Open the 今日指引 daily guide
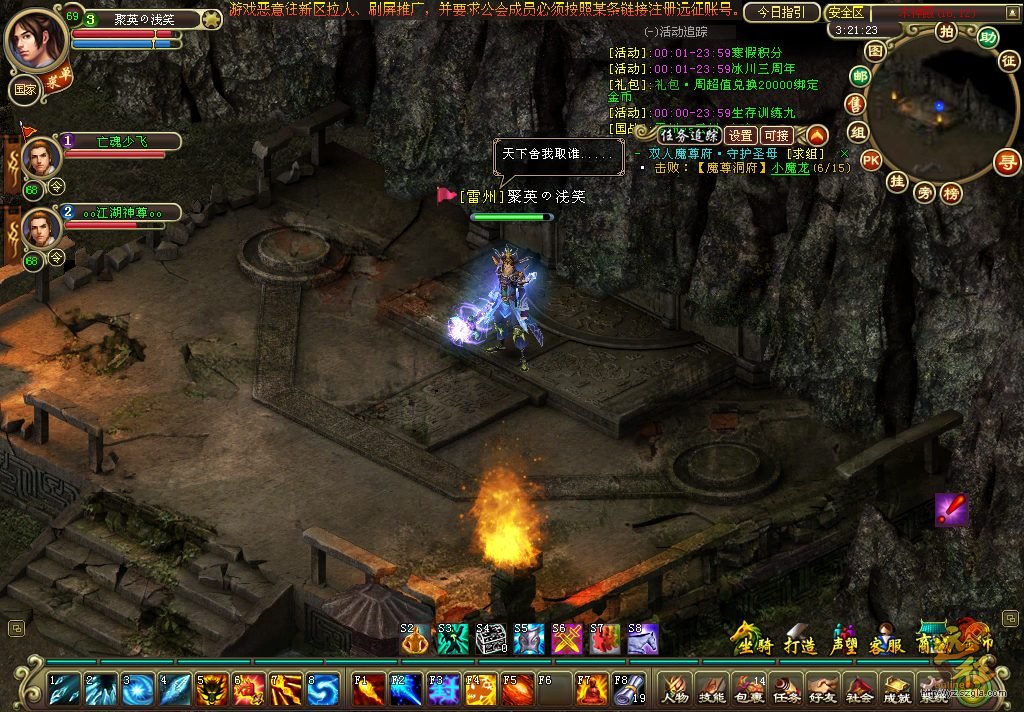 coord(782,13)
